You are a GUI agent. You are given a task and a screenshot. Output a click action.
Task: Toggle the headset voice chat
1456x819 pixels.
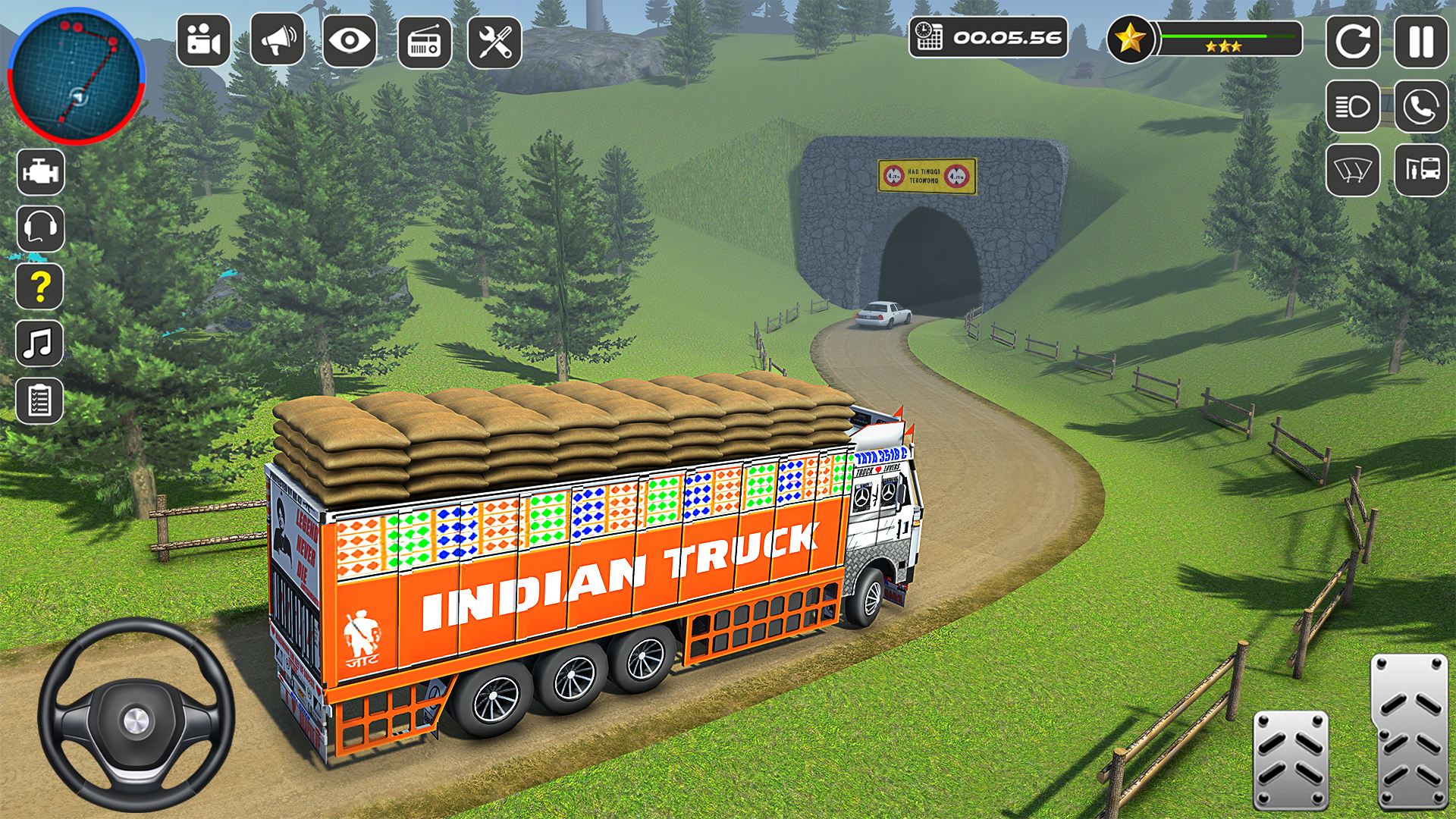click(x=42, y=229)
